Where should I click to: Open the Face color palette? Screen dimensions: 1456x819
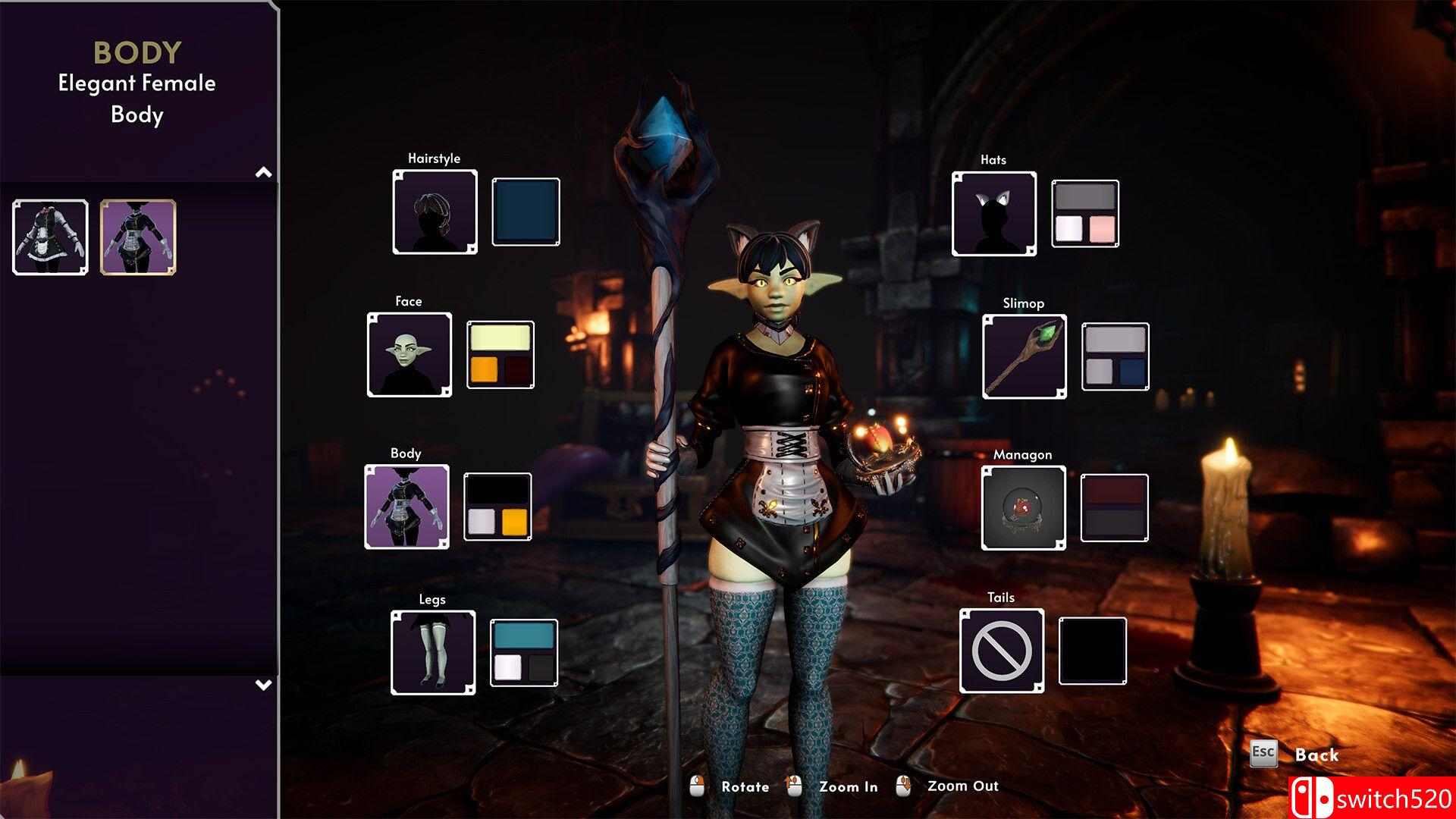(x=500, y=355)
